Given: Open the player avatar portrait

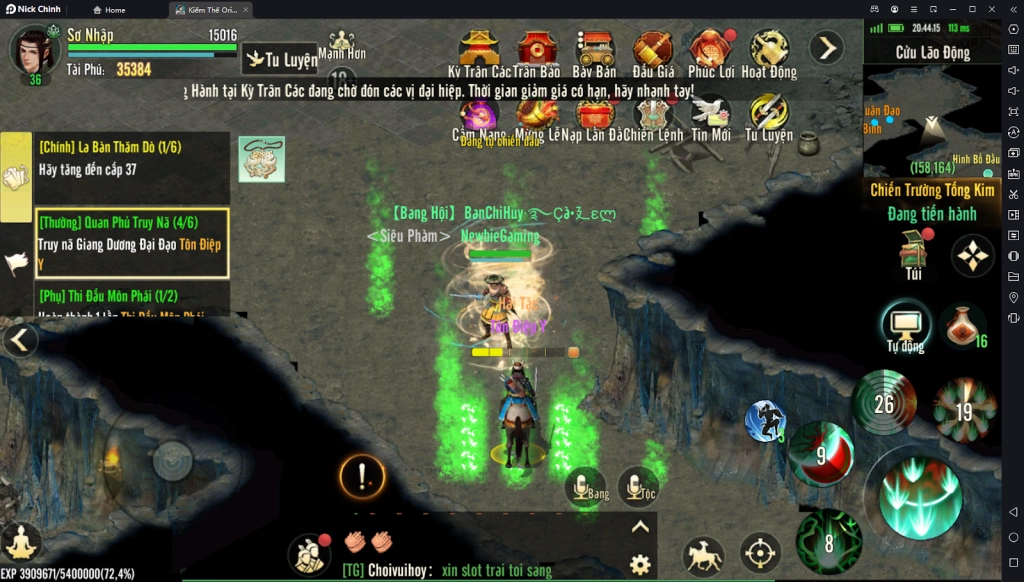Looking at the screenshot, I should (x=34, y=52).
